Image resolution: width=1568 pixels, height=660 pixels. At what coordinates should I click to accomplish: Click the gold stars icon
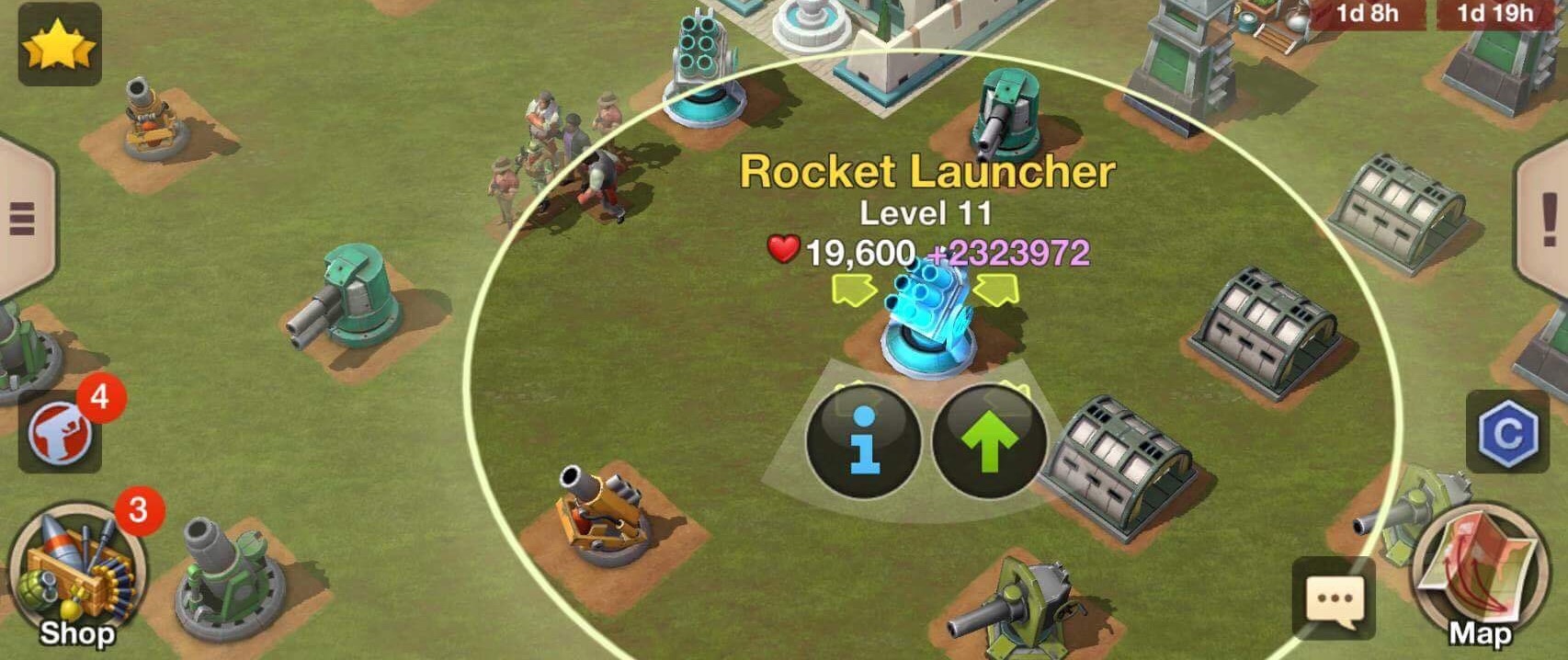point(60,46)
